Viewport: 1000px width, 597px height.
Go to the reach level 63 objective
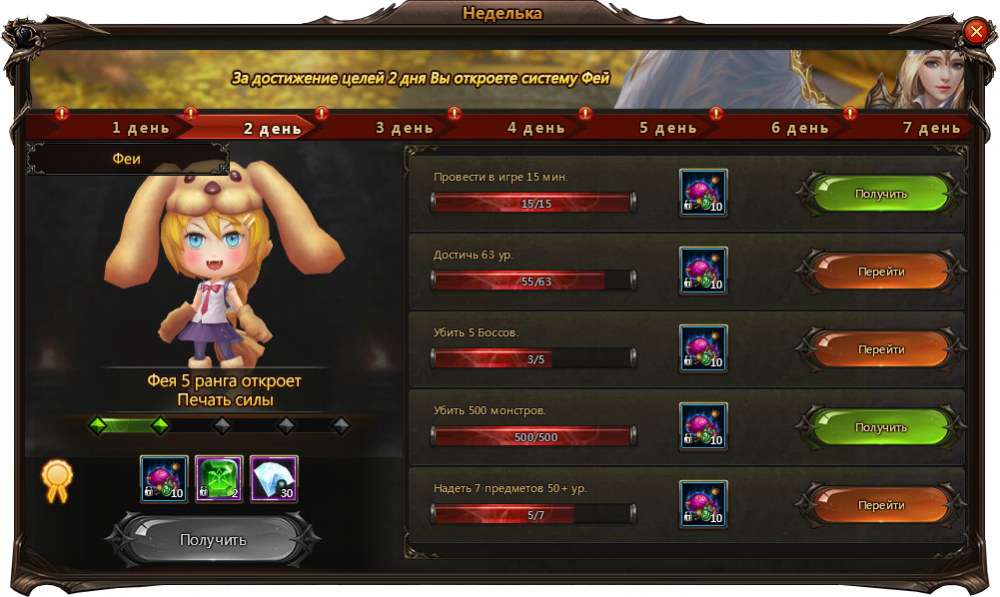click(881, 272)
